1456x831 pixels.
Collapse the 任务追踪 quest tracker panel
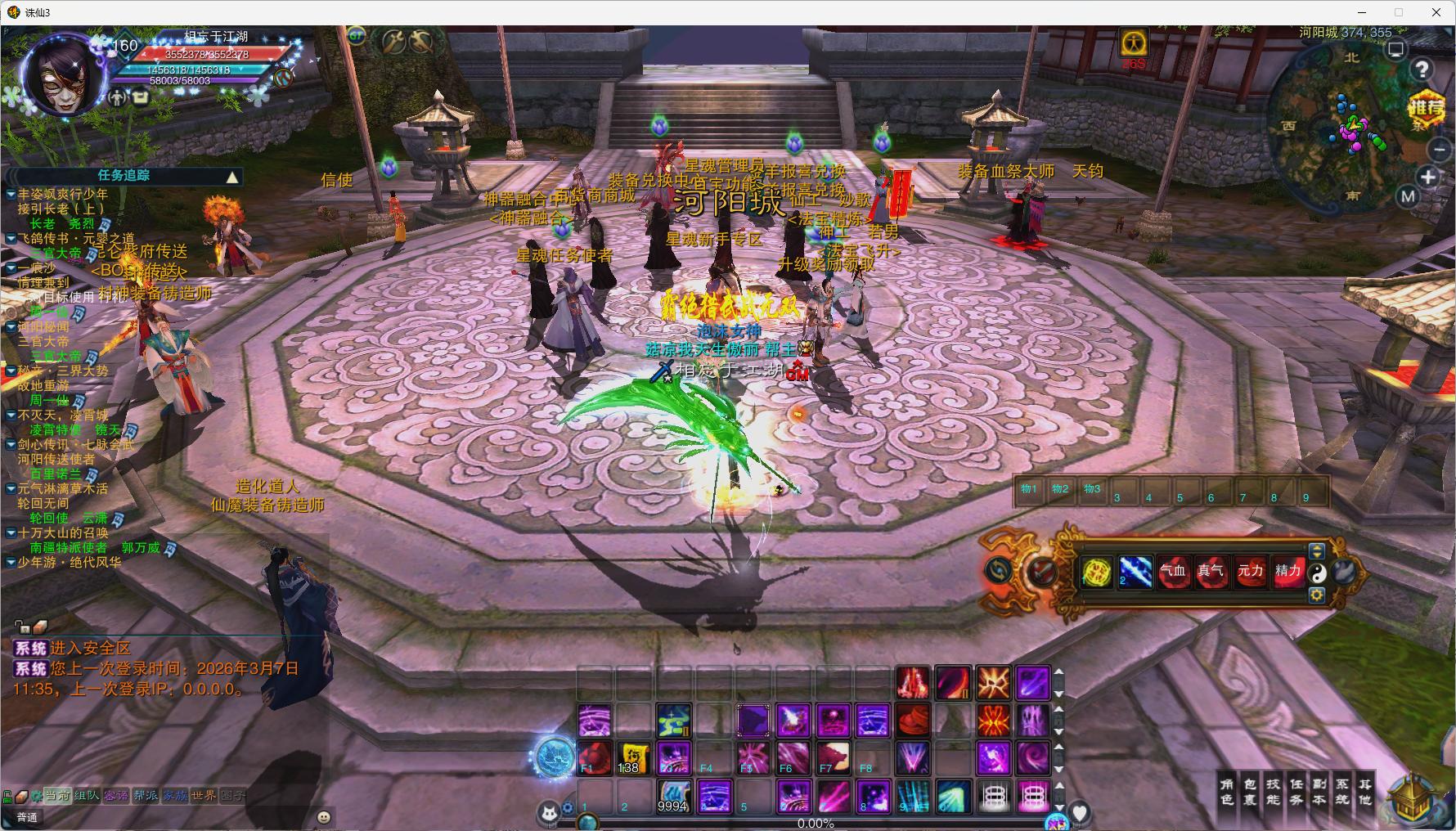233,177
